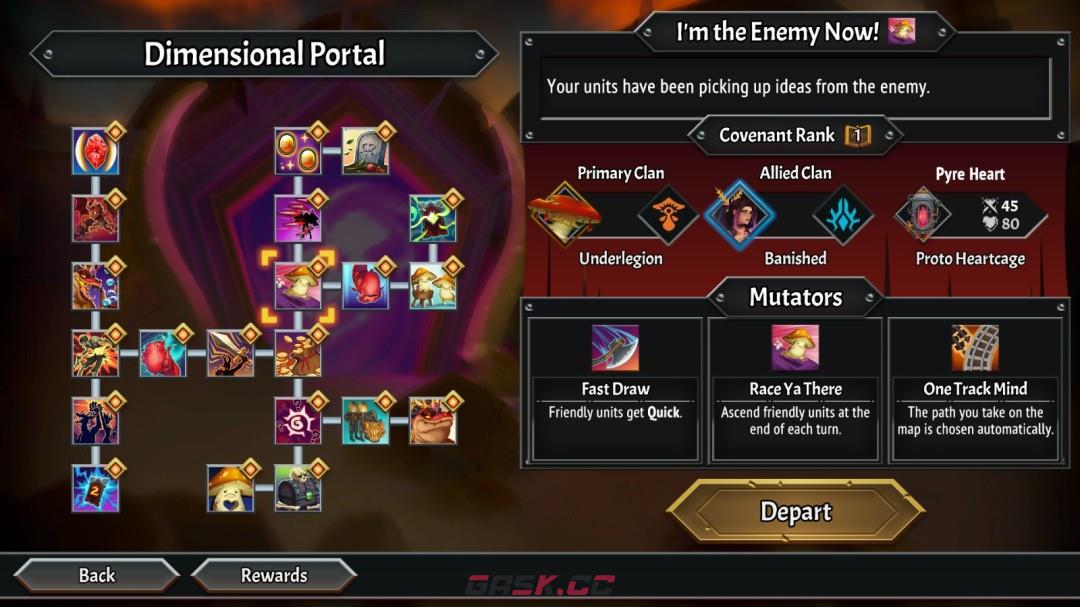Start the run with the Depart button

pos(795,512)
